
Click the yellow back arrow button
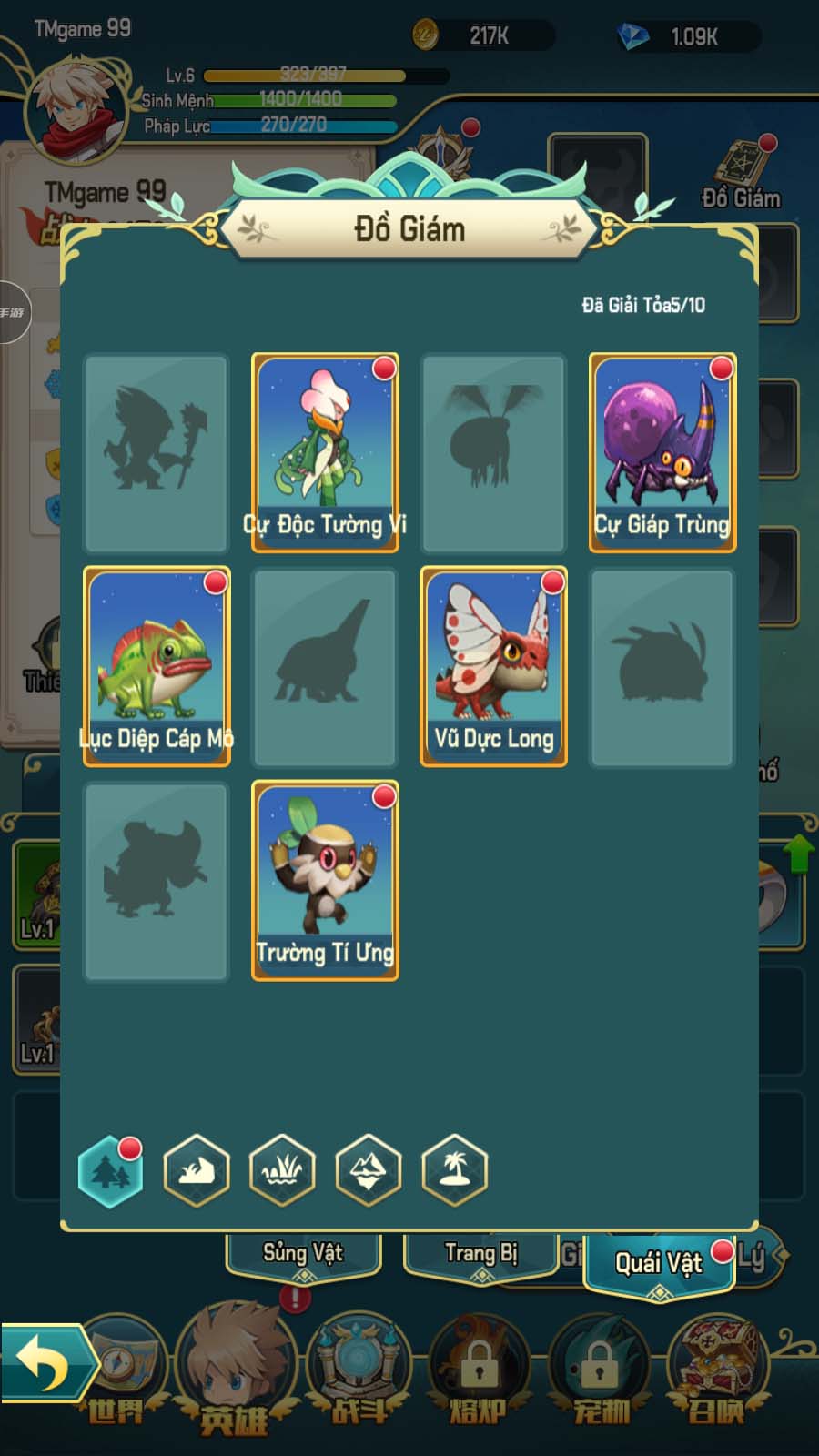point(44,1362)
